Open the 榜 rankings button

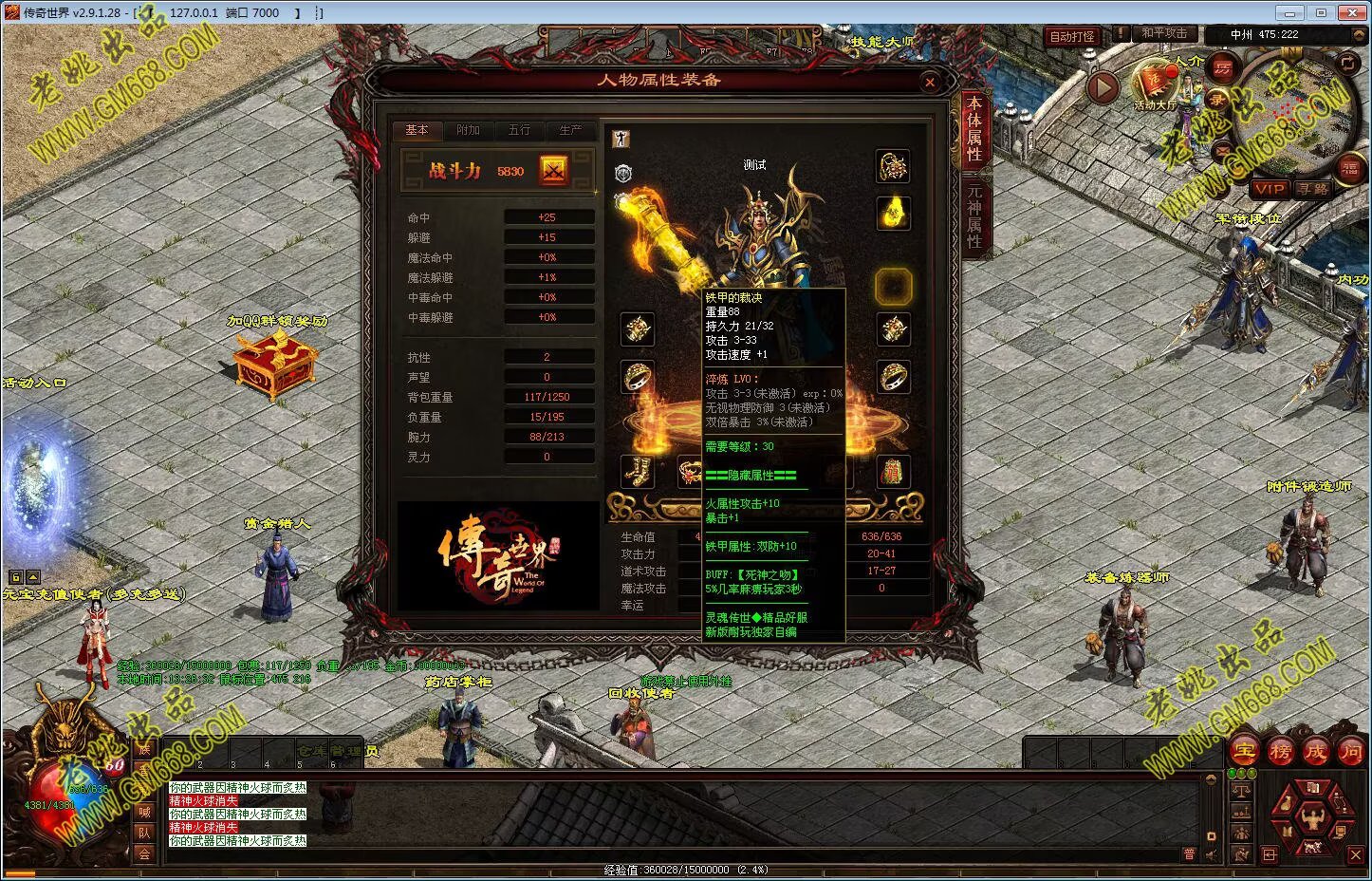[1280, 751]
